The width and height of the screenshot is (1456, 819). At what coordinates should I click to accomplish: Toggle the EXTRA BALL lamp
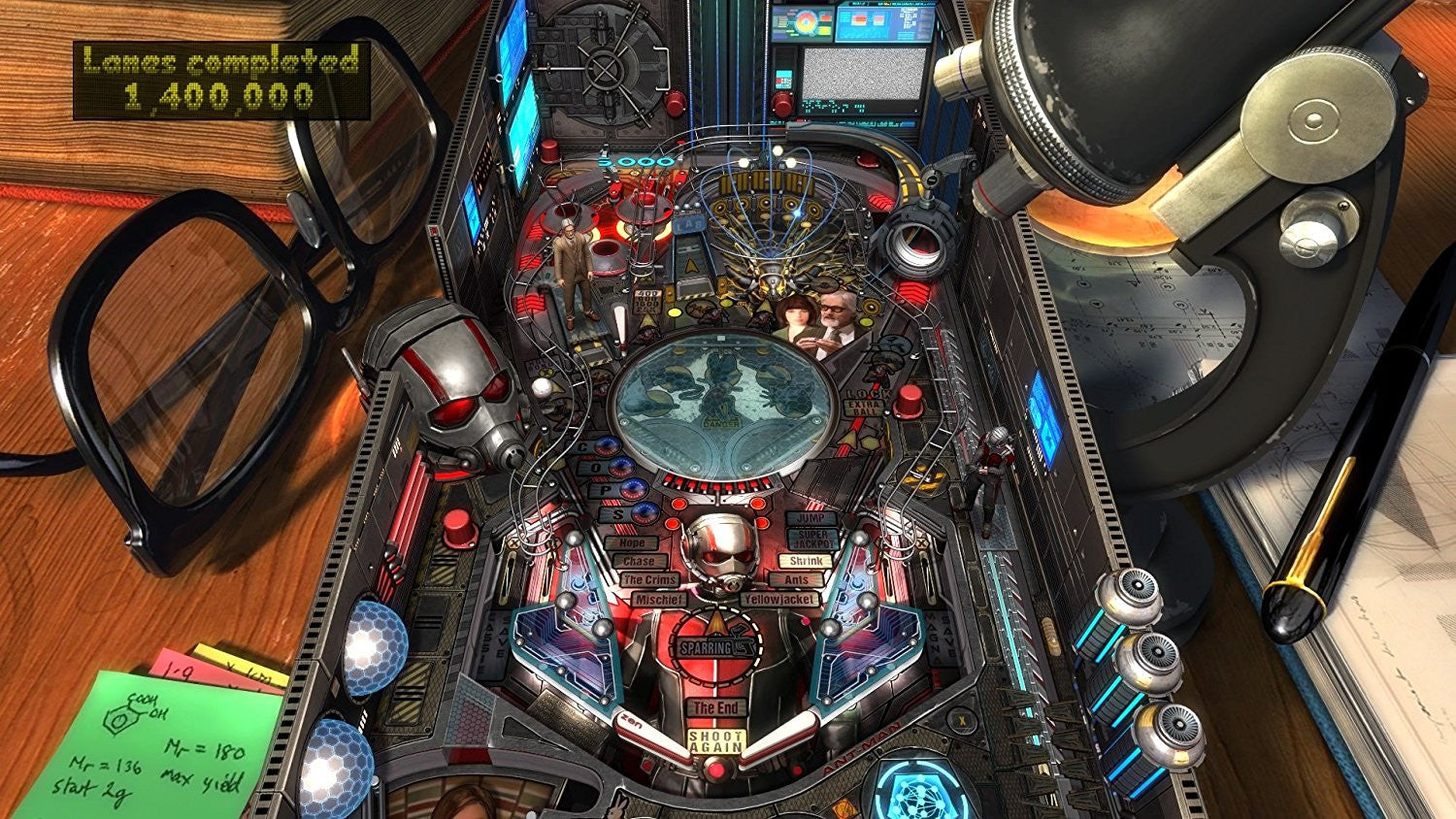[862, 408]
